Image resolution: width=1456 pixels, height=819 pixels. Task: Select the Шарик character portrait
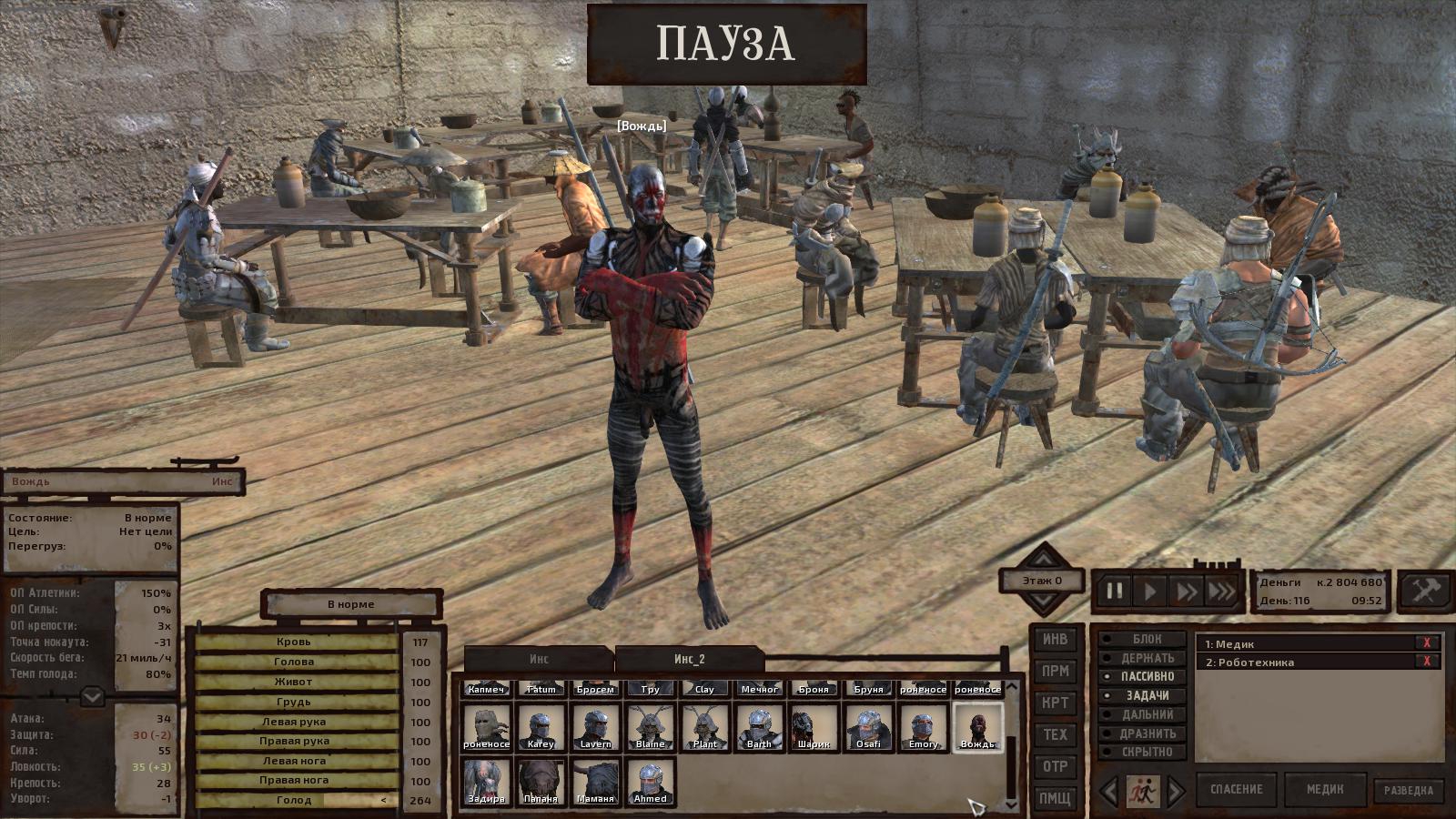(814, 727)
